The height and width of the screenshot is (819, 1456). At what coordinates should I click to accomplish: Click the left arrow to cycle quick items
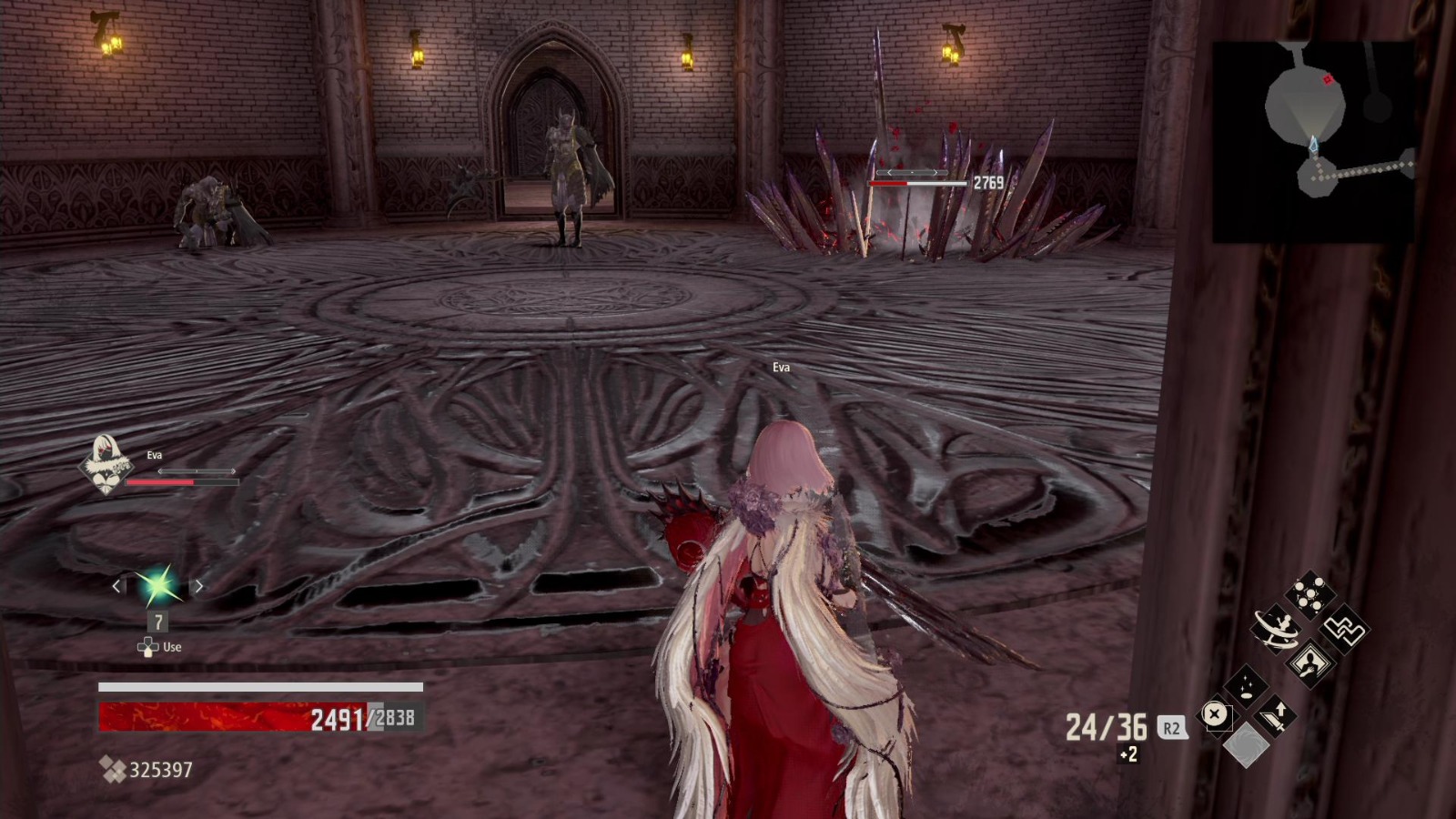click(116, 587)
